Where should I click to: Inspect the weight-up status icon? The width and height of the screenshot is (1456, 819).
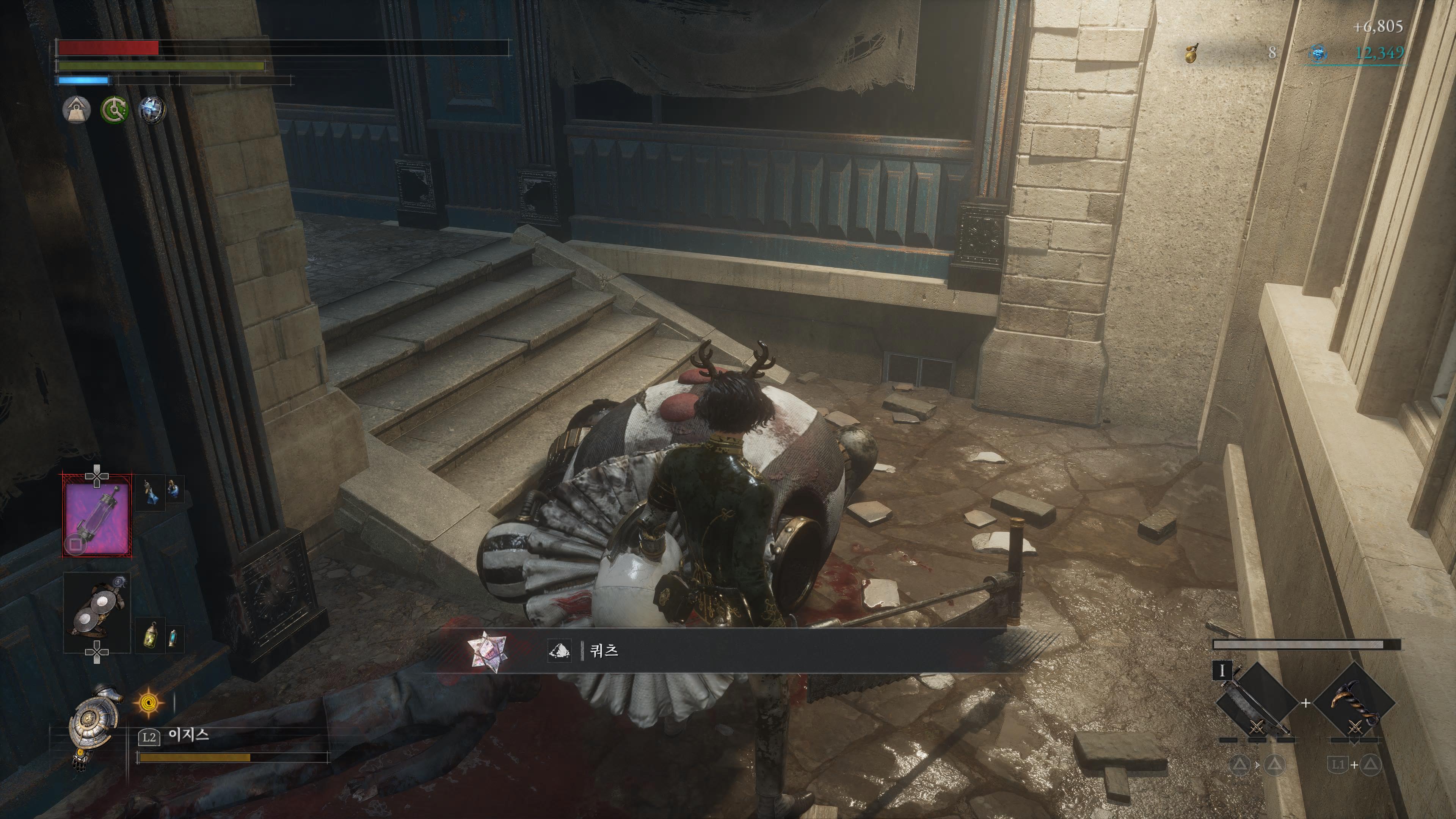[x=76, y=110]
